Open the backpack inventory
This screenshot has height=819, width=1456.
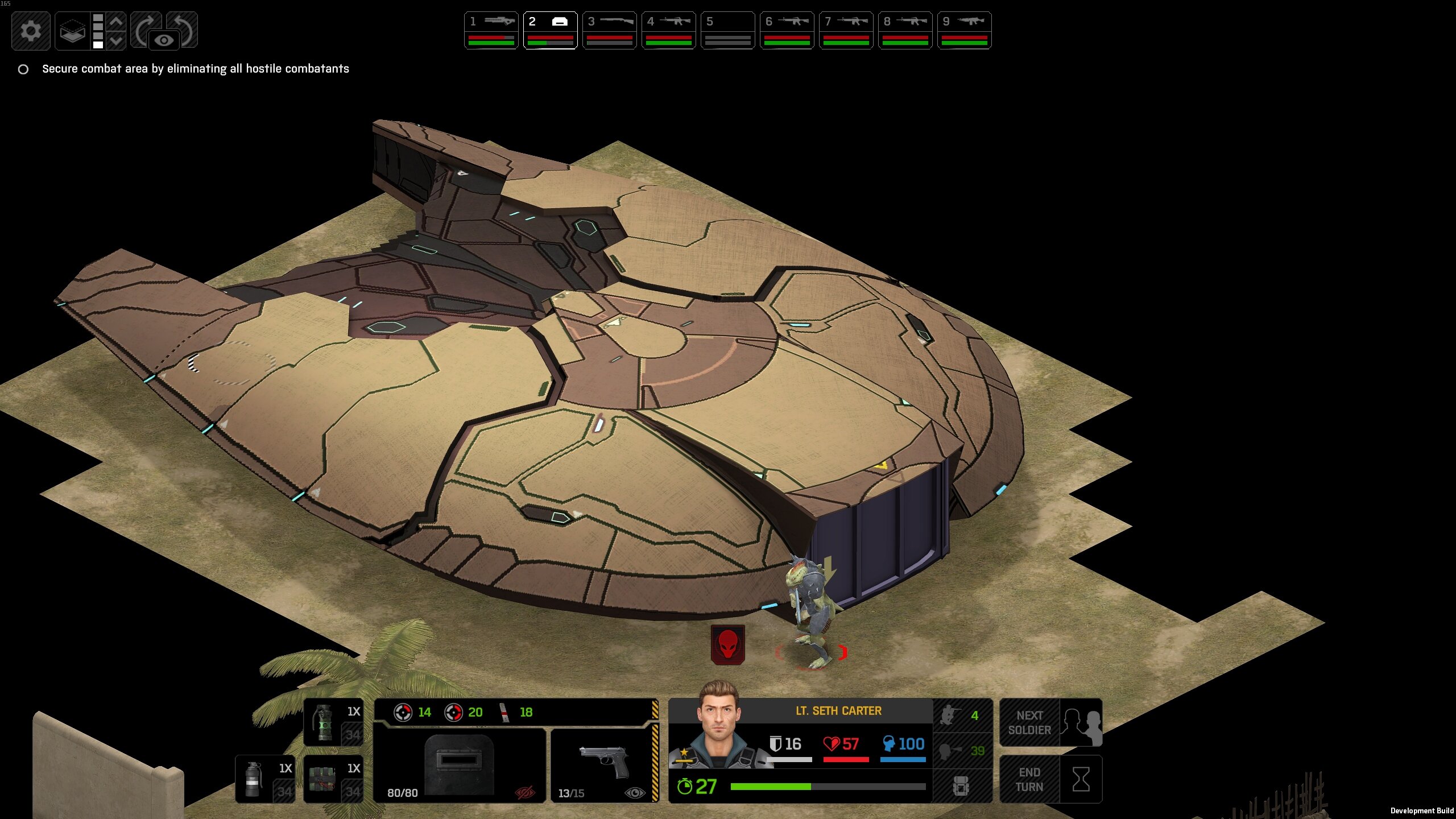pos(961,787)
